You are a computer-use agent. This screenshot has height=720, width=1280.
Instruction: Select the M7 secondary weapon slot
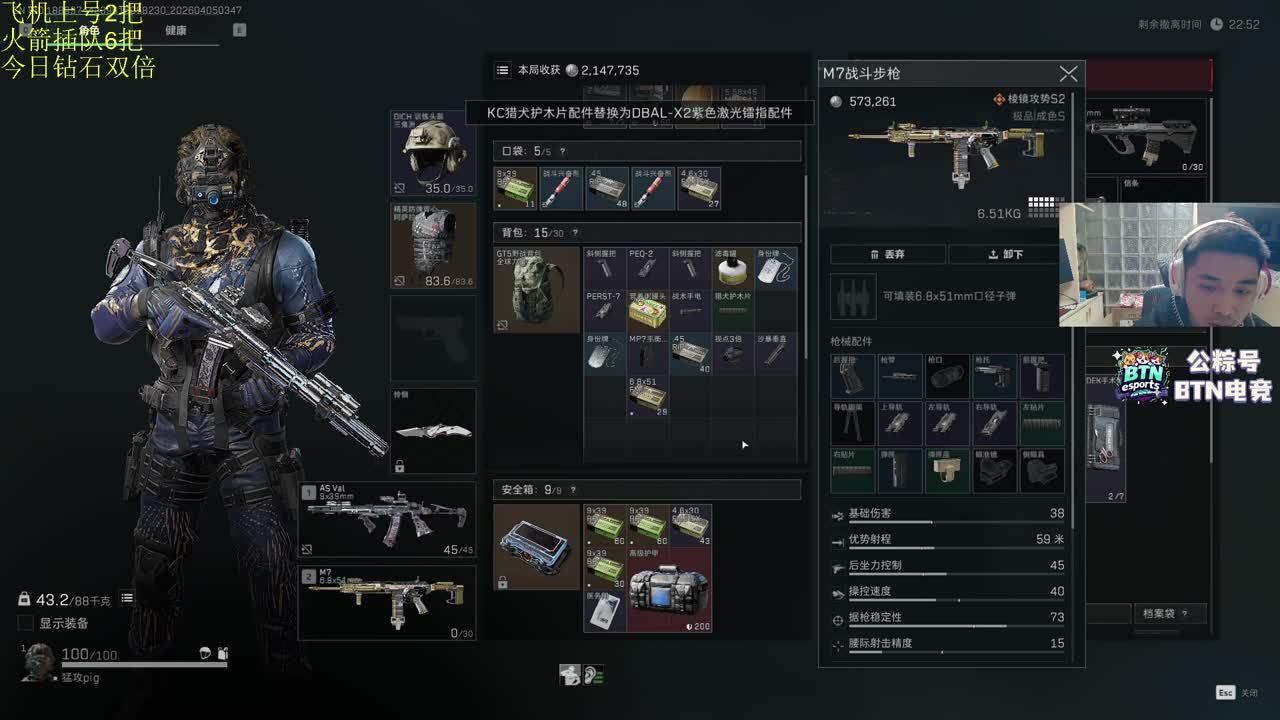click(387, 603)
